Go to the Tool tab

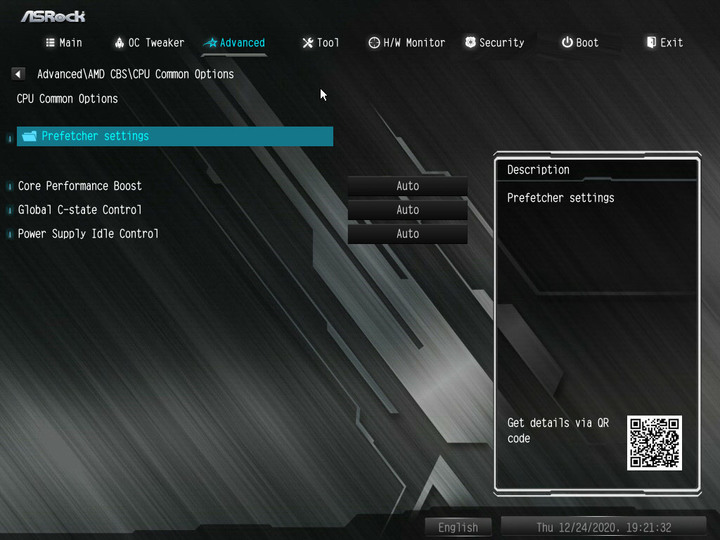point(321,43)
